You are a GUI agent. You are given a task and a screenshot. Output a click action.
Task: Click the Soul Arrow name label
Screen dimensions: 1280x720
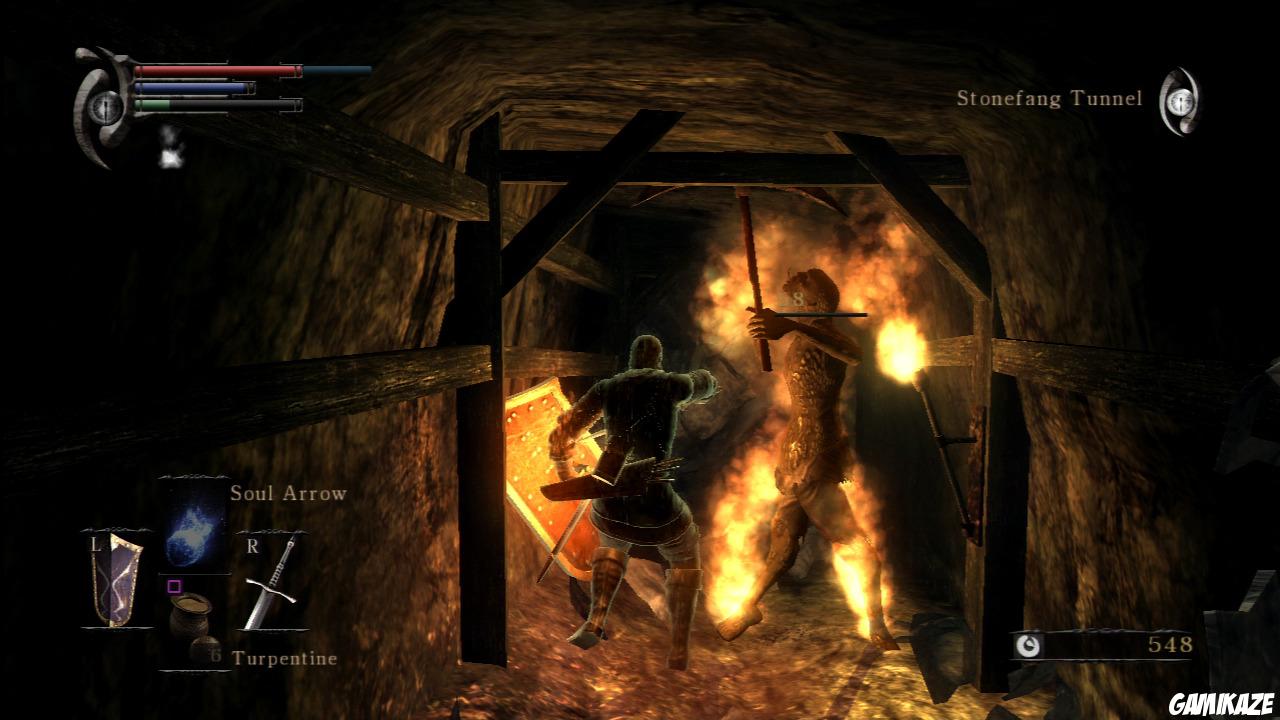click(x=287, y=492)
